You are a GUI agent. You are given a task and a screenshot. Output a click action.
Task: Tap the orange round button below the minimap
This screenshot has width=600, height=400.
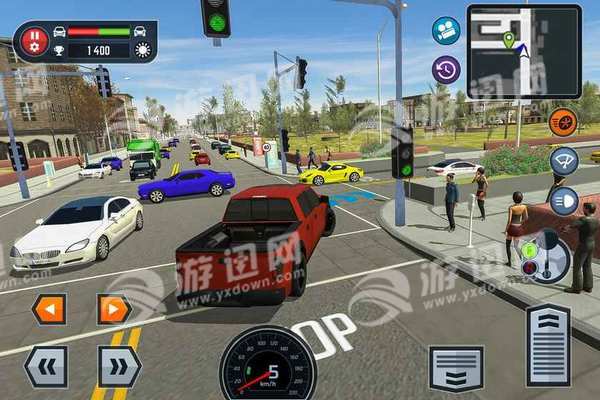click(563, 122)
